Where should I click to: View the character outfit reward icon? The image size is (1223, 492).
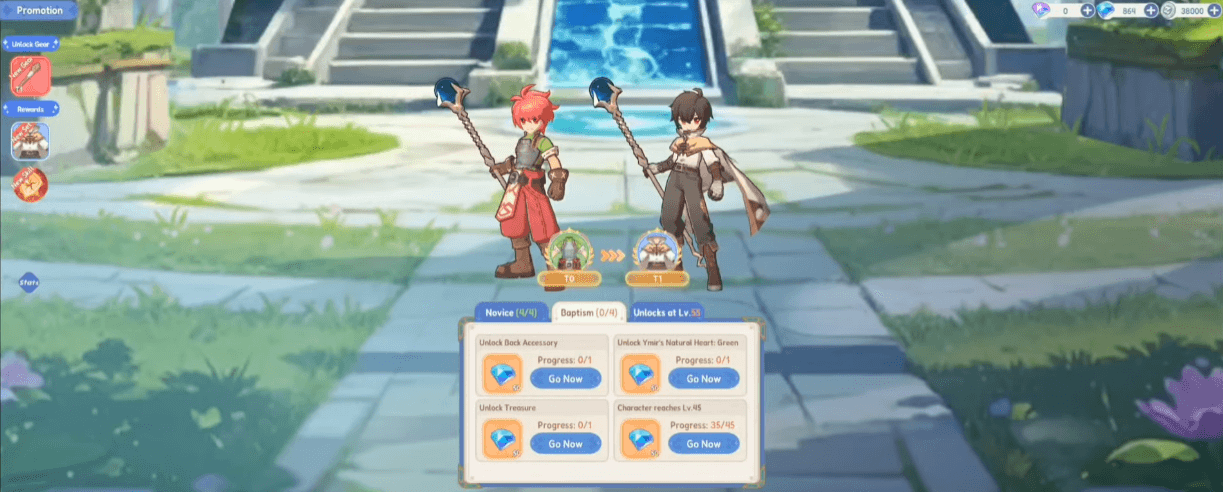pyautogui.click(x=30, y=141)
